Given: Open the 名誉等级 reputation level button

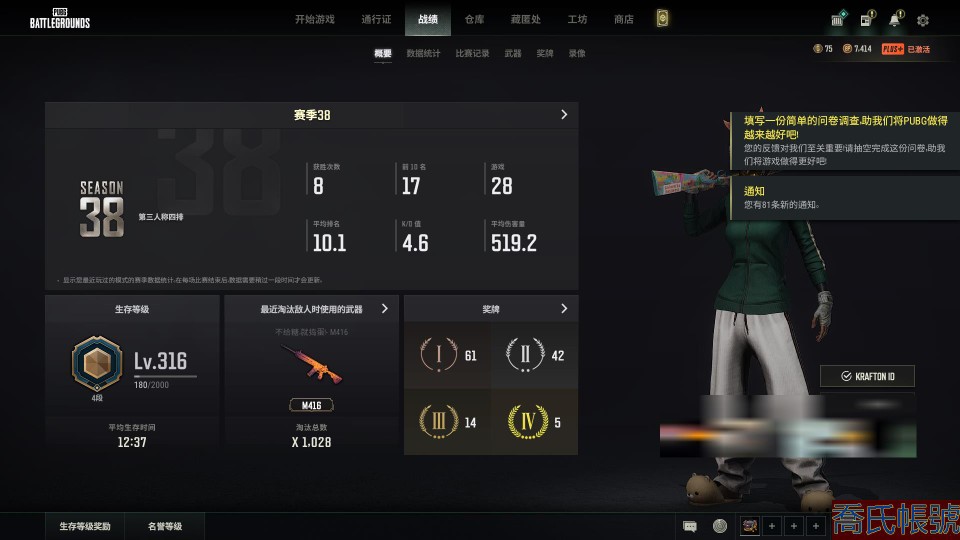Looking at the screenshot, I should pyautogui.click(x=165, y=526).
